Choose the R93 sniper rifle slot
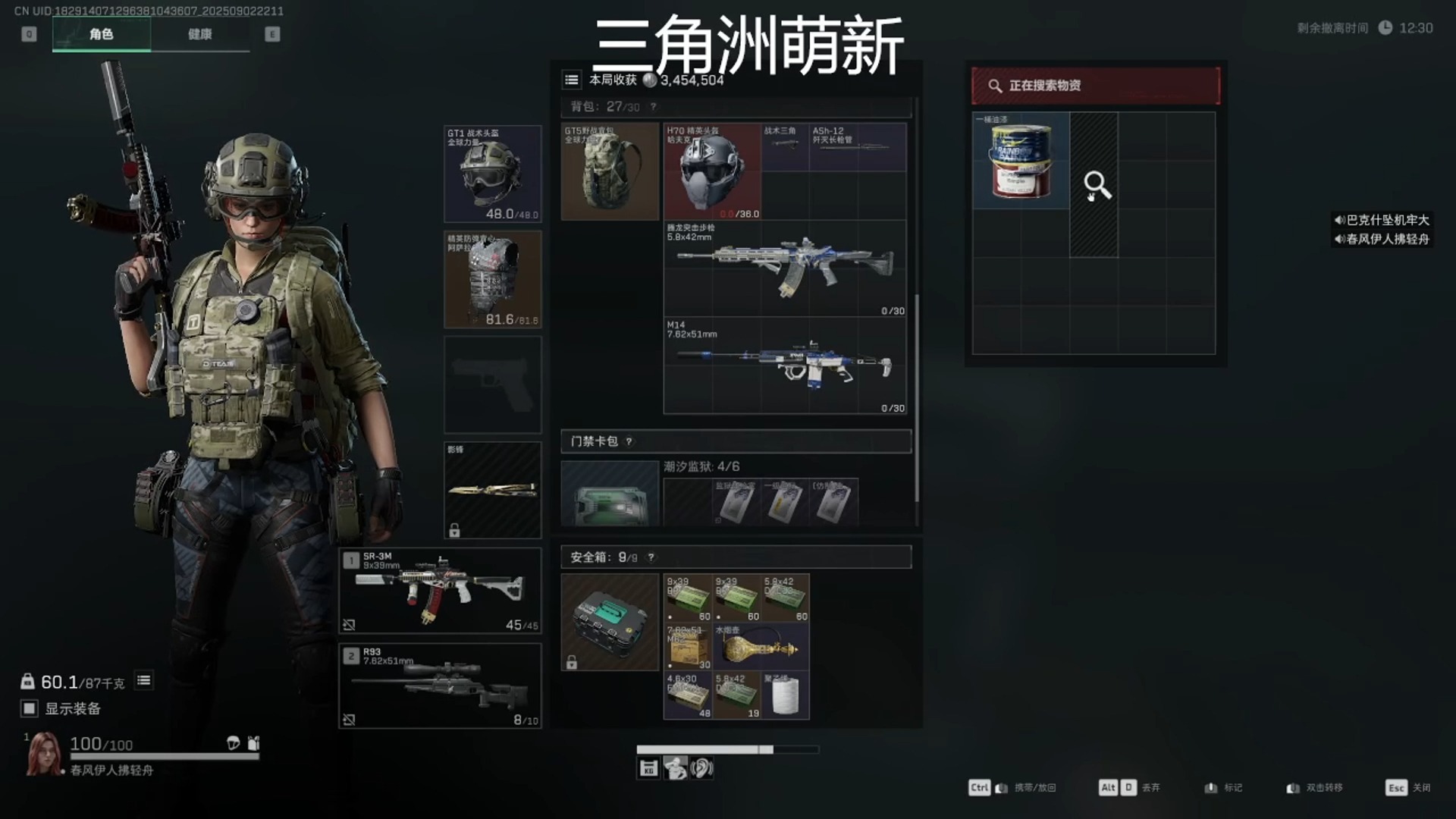1456x819 pixels. (440, 686)
